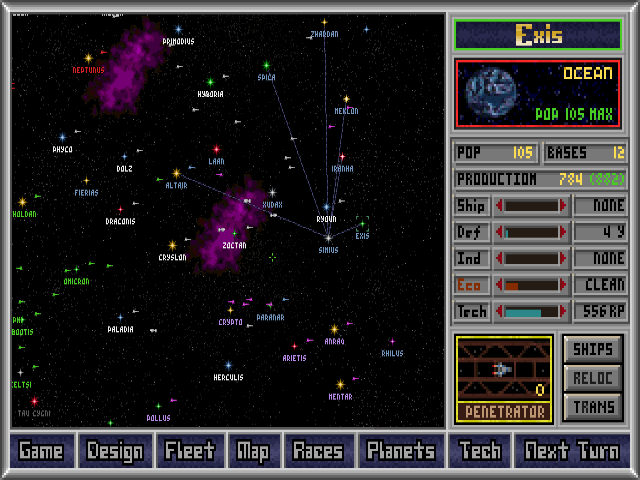Send colonists using TRANS button
This screenshot has height=480, width=640.
[x=594, y=407]
